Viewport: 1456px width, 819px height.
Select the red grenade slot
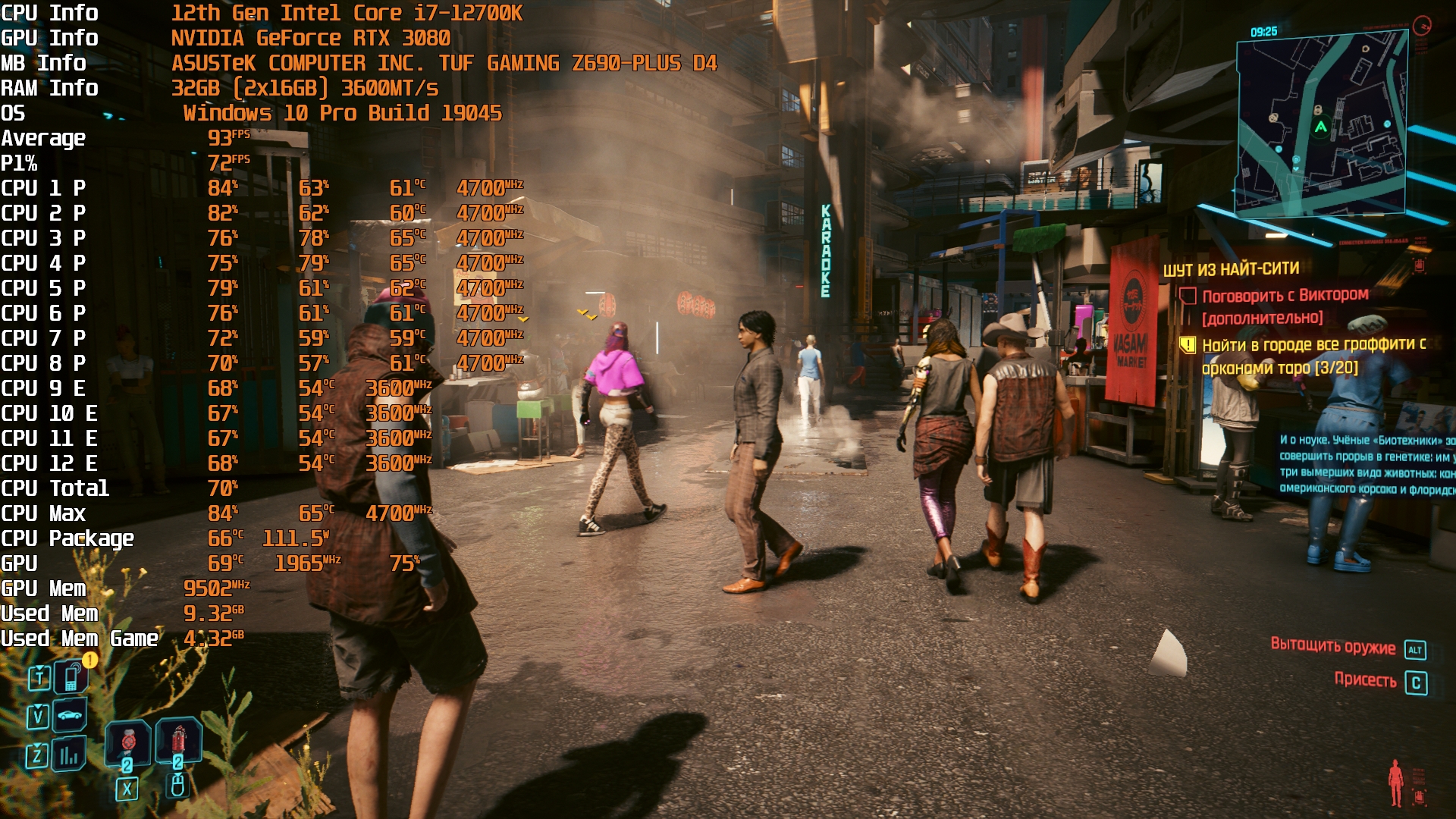point(178,739)
